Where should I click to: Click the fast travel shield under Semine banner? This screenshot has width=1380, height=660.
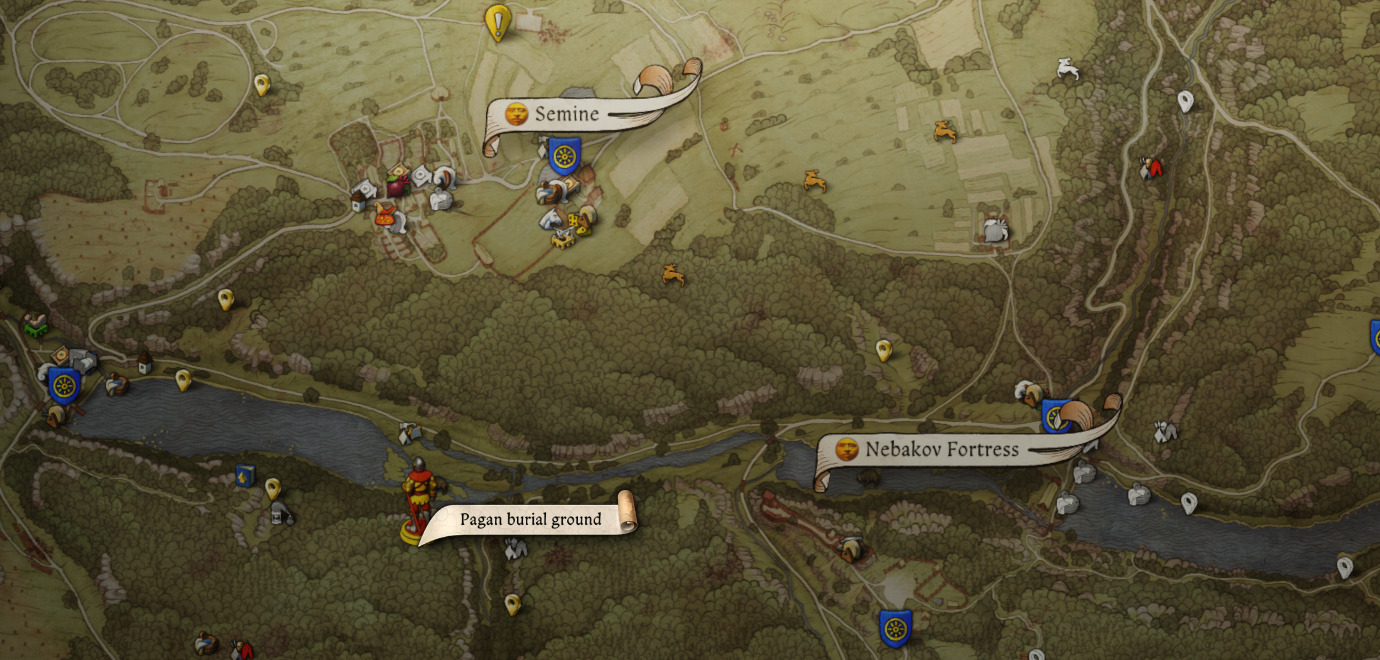tap(565, 156)
